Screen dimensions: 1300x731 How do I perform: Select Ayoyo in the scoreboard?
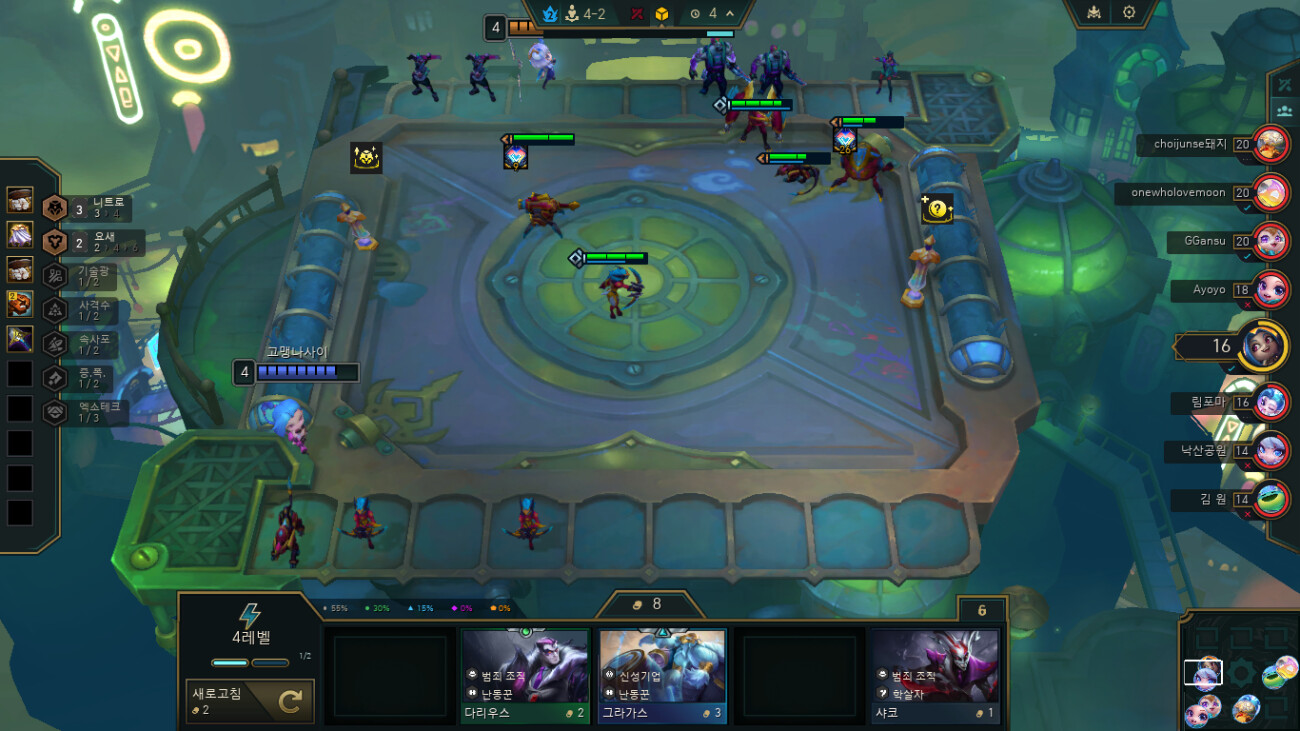pos(1271,290)
